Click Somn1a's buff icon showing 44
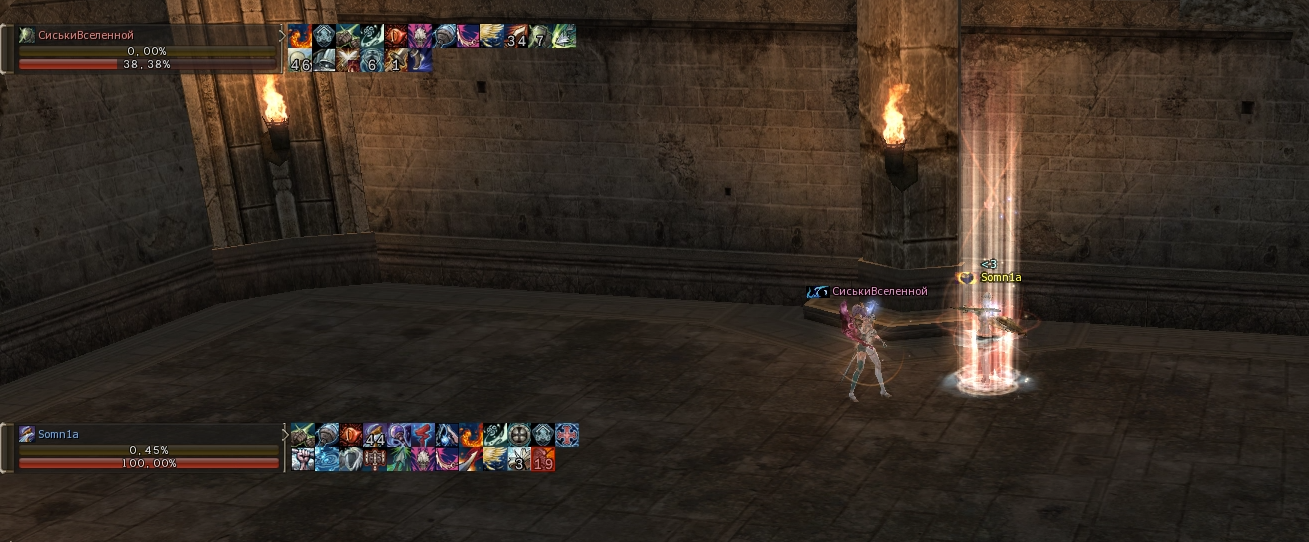Image resolution: width=1309 pixels, height=542 pixels. point(375,435)
